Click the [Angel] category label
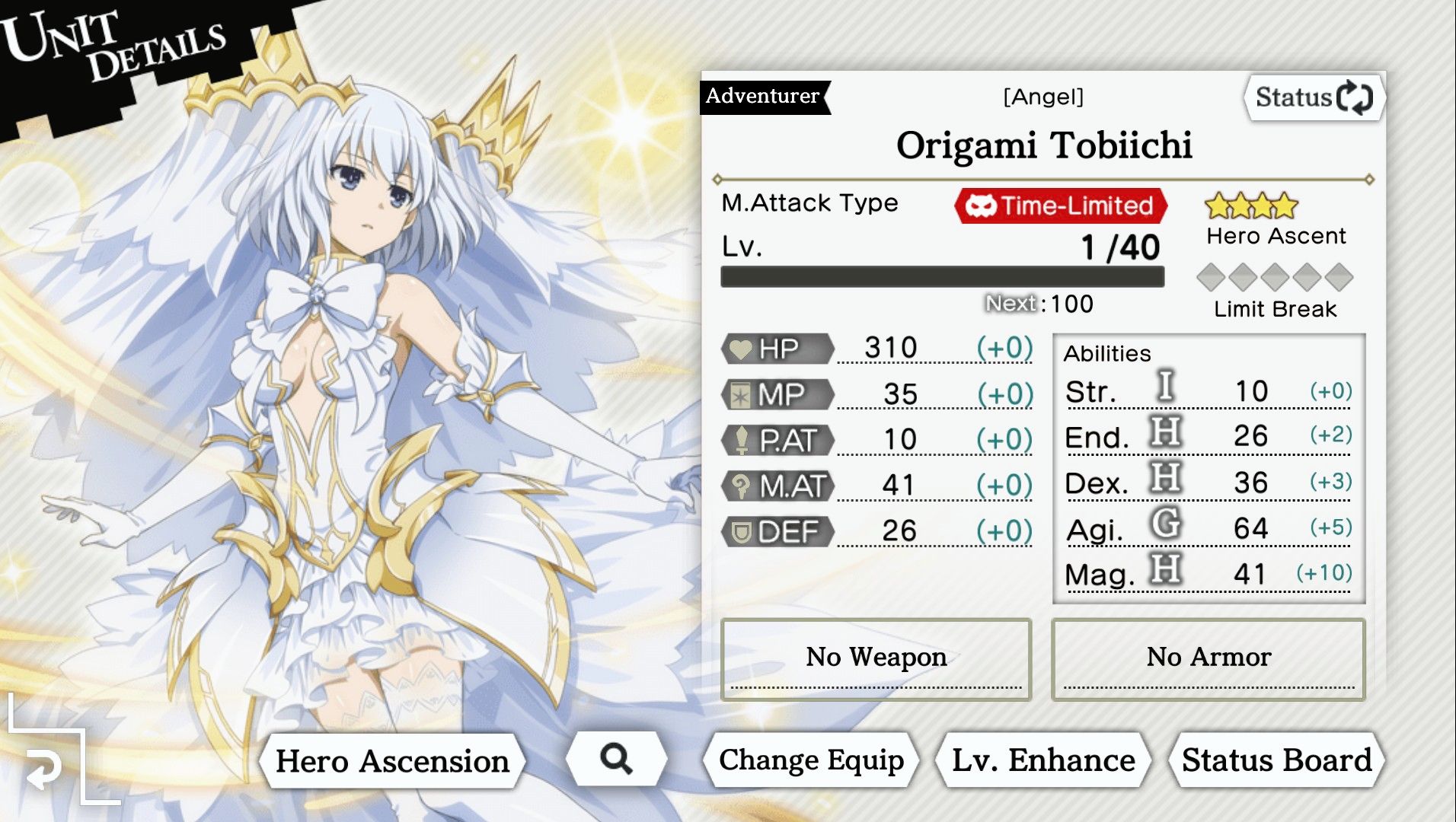The height and width of the screenshot is (822, 1456). tap(1043, 96)
